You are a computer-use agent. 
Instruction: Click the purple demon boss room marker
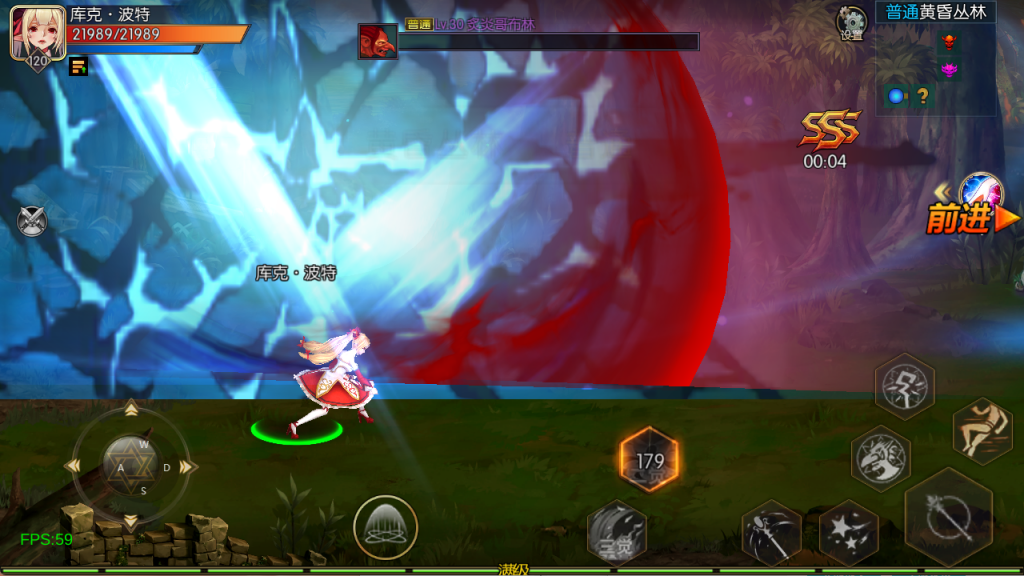coord(948,69)
